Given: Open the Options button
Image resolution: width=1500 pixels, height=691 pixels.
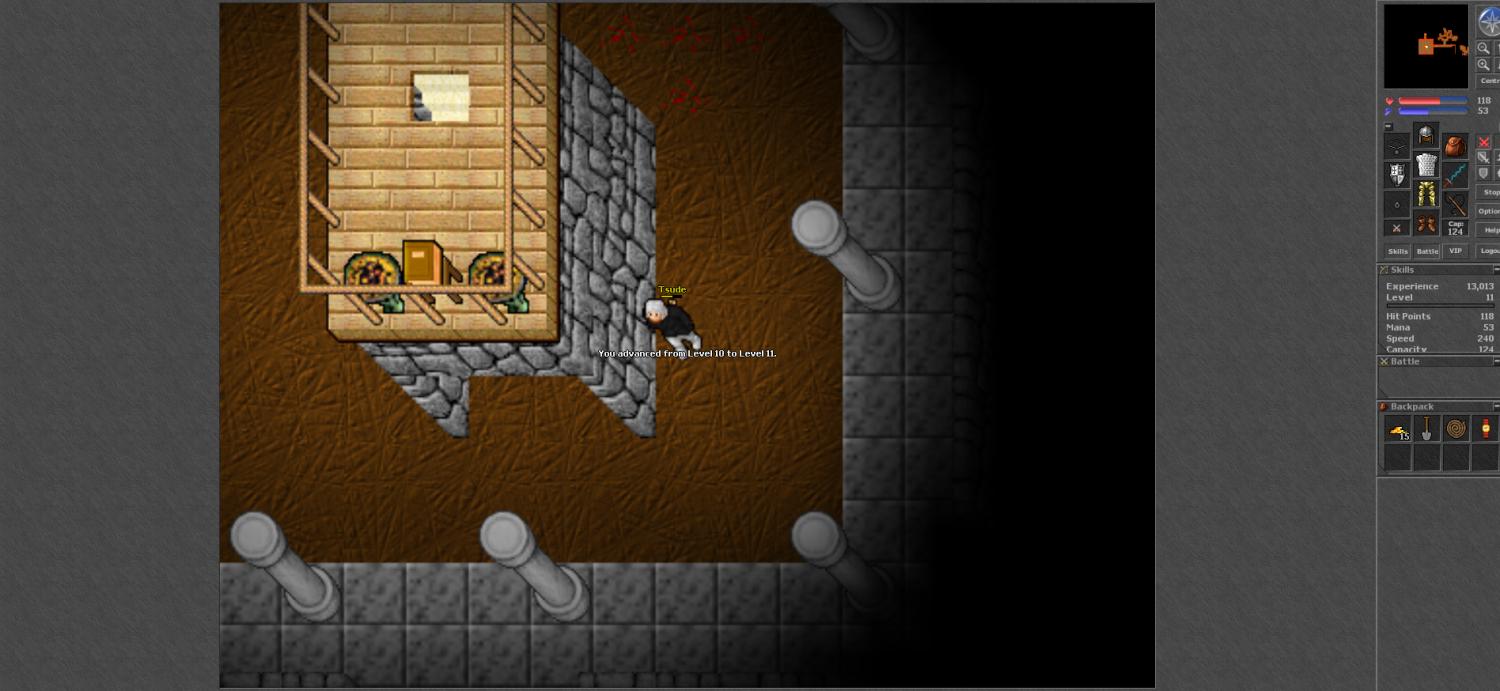Looking at the screenshot, I should tap(1488, 211).
